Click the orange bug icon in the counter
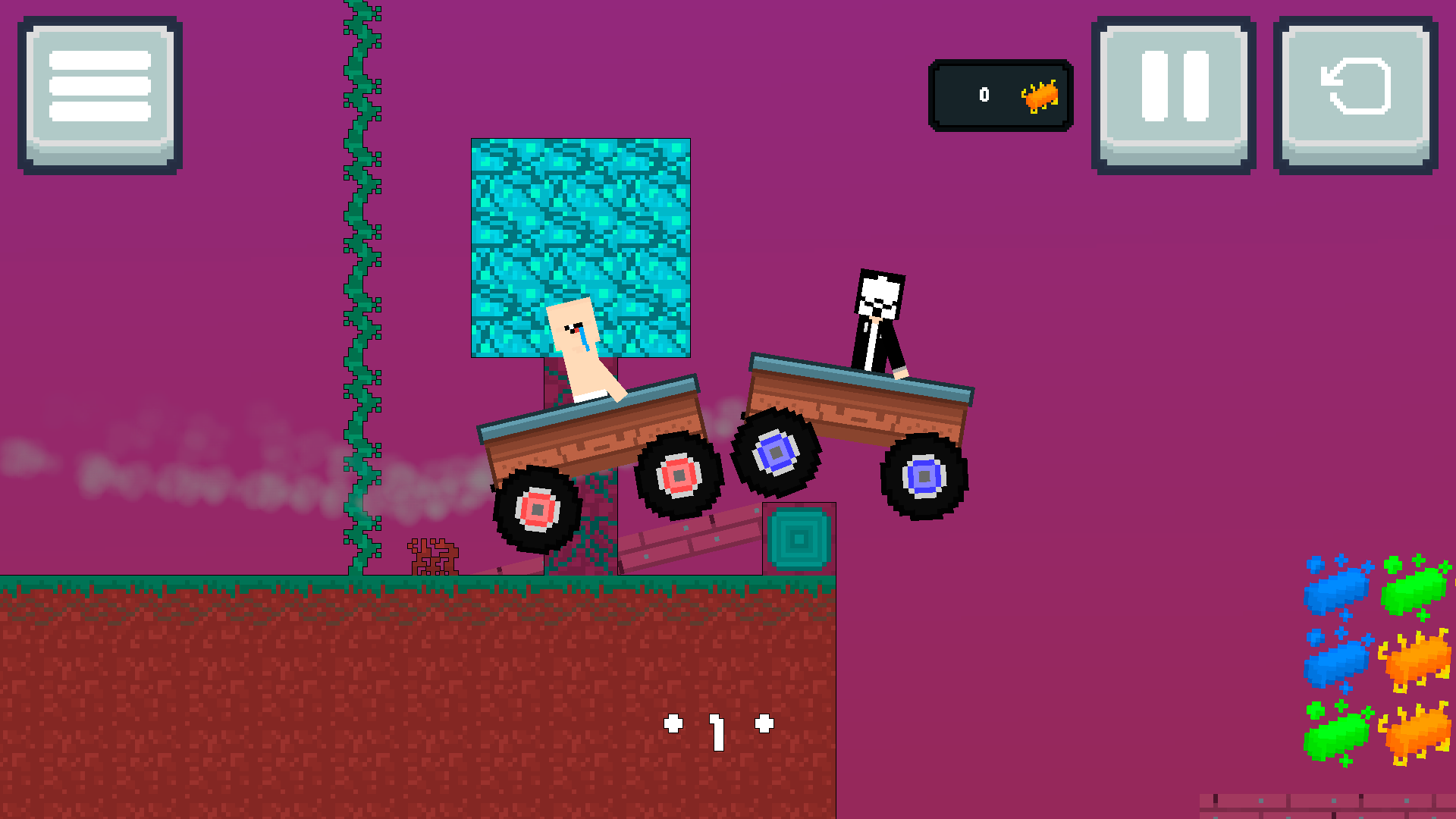This screenshot has width=1456, height=819. click(x=1040, y=95)
